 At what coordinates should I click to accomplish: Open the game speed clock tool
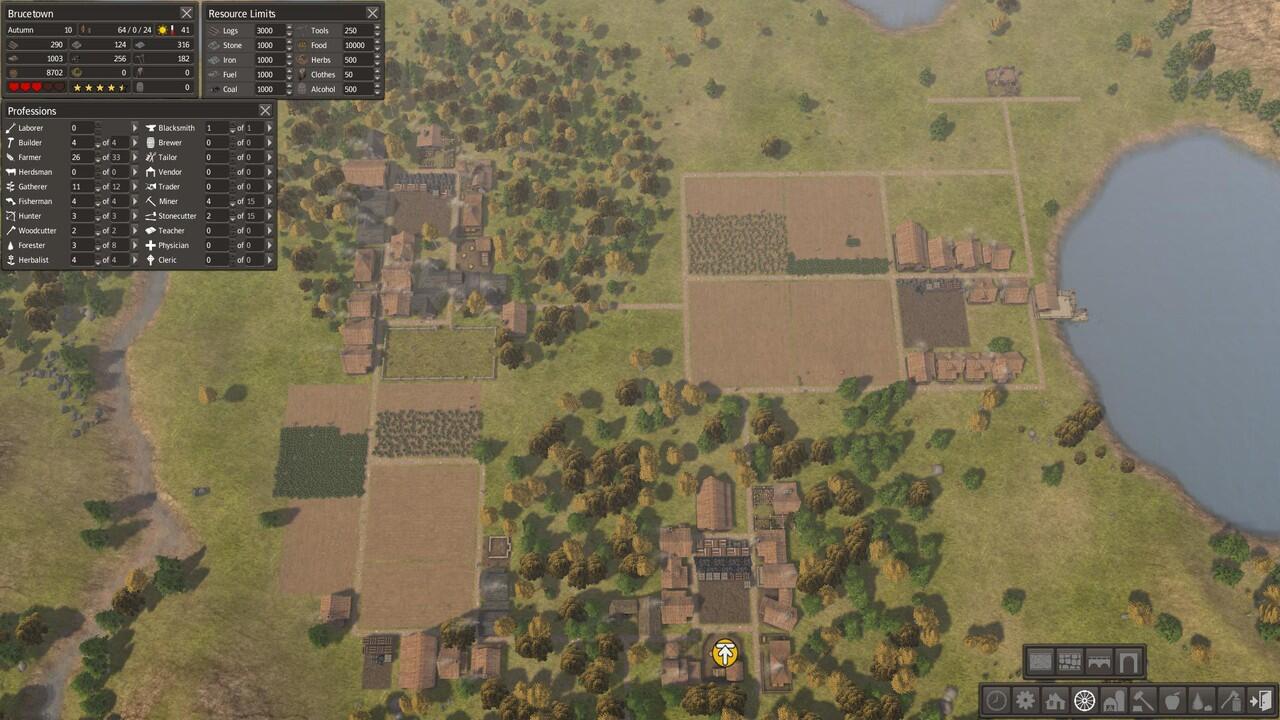click(x=996, y=700)
